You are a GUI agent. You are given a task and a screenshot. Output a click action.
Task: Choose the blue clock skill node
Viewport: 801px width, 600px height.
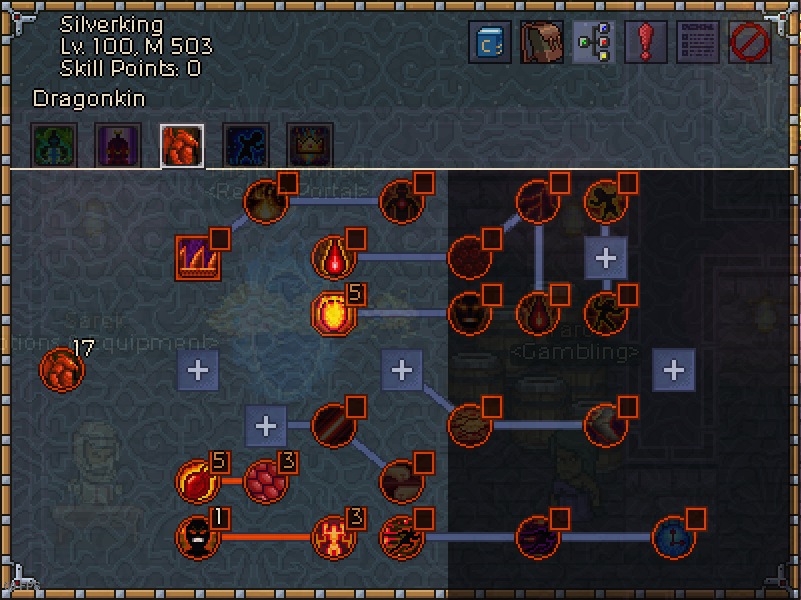coord(673,537)
